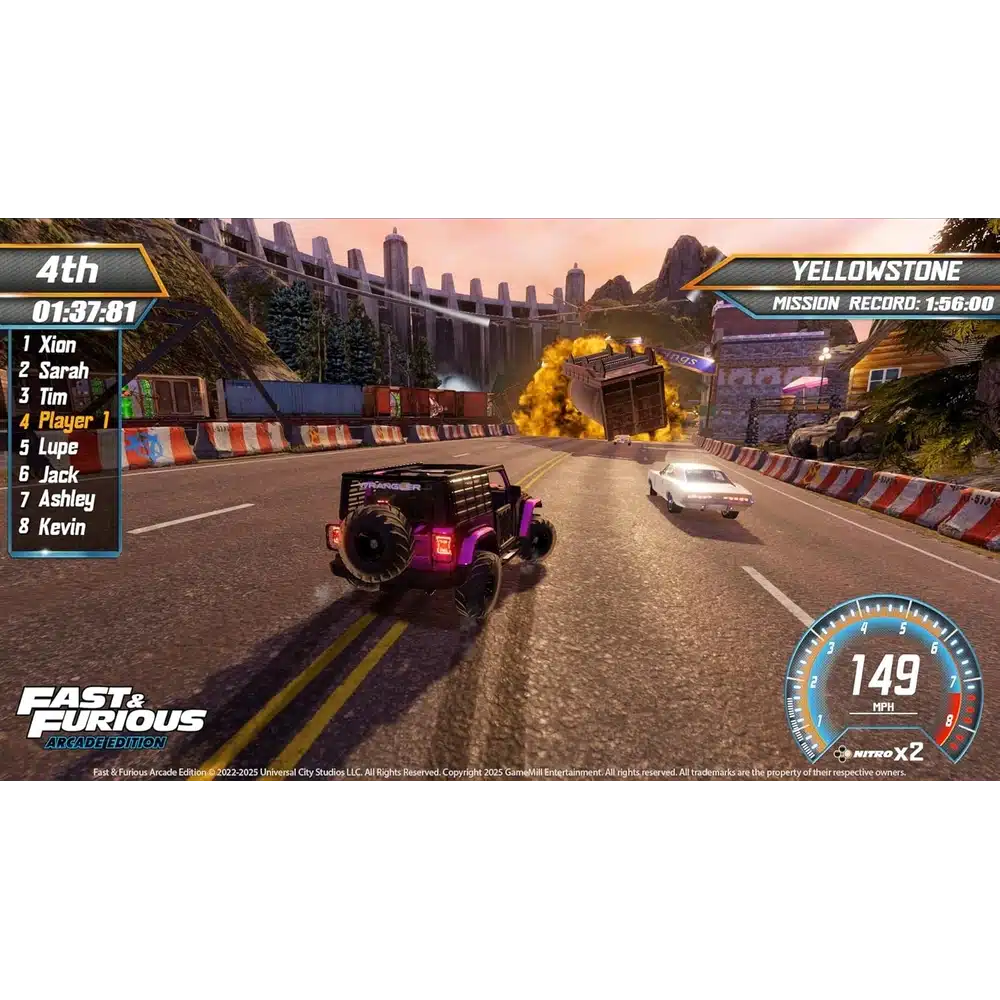The width and height of the screenshot is (1000, 1000).
Task: Select Xion in the race standings
Action: pyautogui.click(x=58, y=345)
